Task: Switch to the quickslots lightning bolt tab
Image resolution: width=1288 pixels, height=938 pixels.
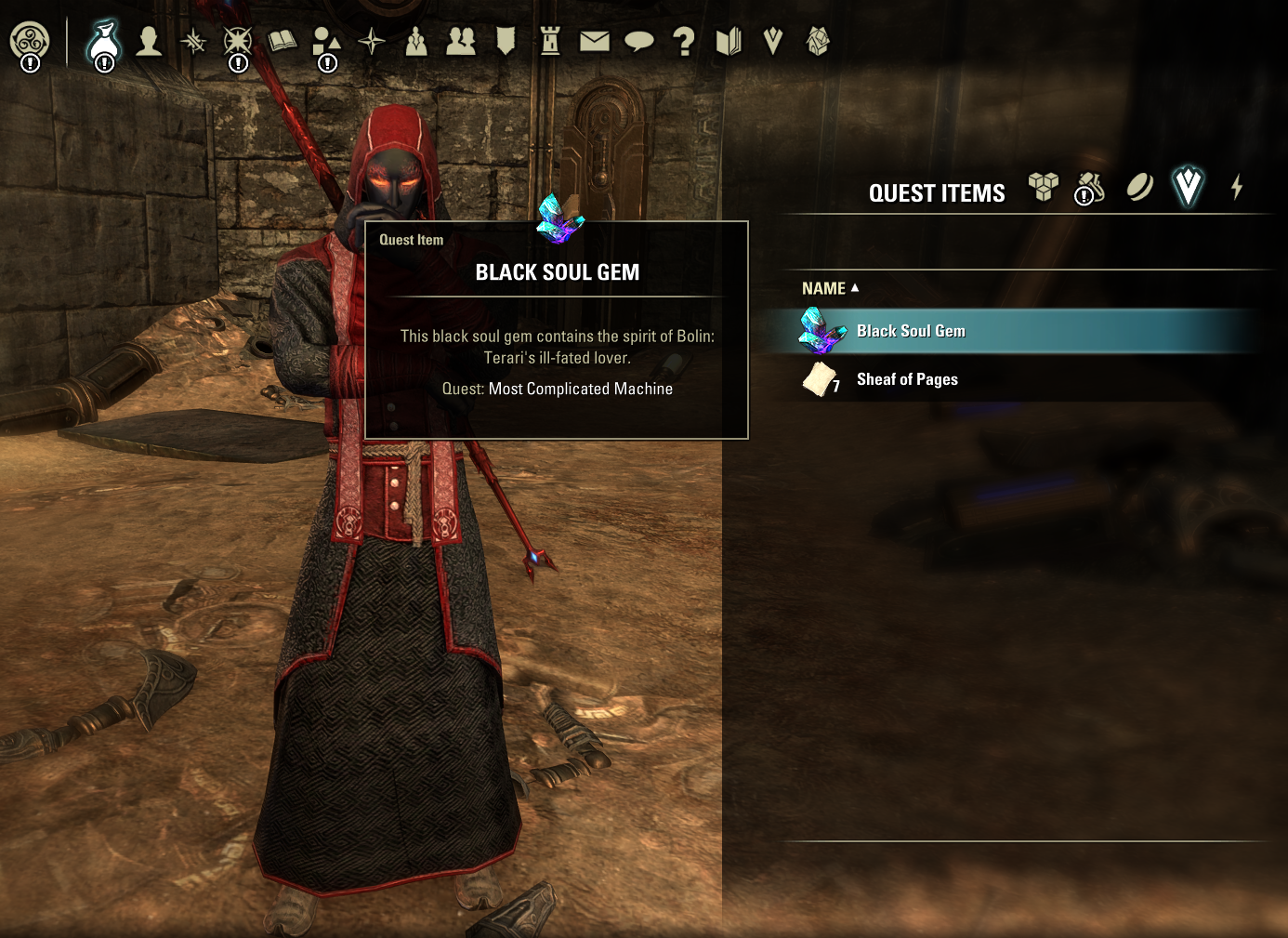Action: coord(1237,187)
